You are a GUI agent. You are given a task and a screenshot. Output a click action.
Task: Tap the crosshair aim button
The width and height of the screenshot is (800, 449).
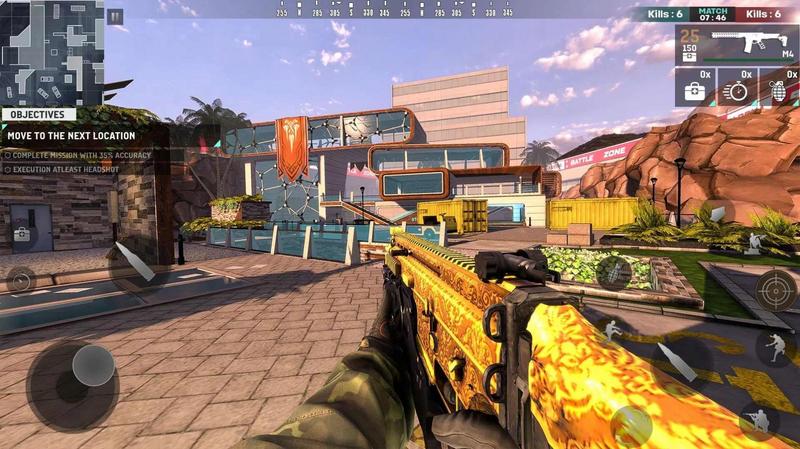click(x=775, y=290)
